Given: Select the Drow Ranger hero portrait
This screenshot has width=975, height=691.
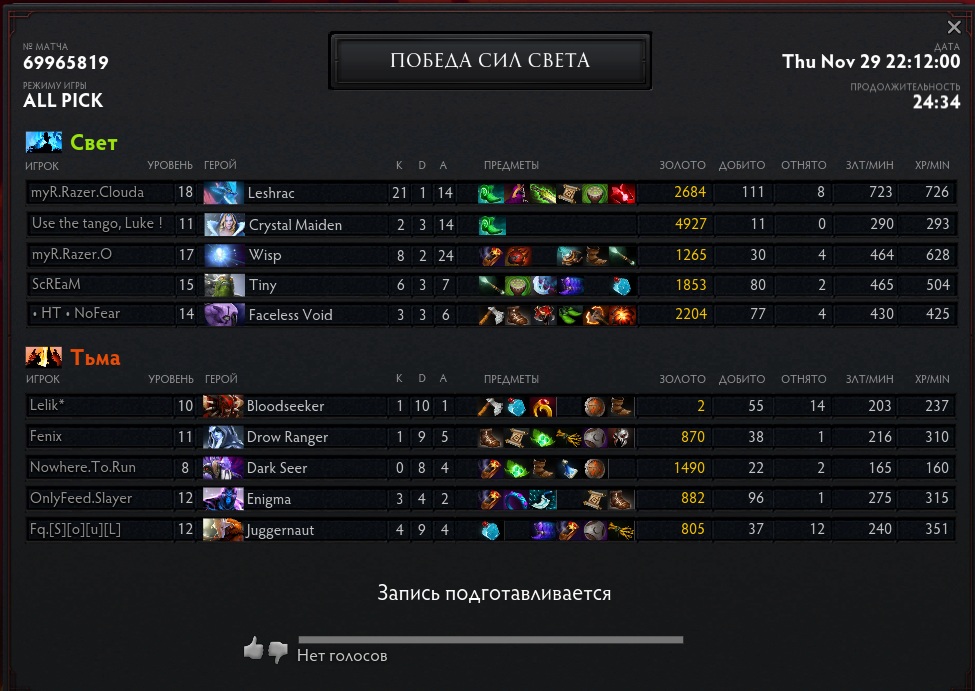Looking at the screenshot, I should click(x=223, y=437).
